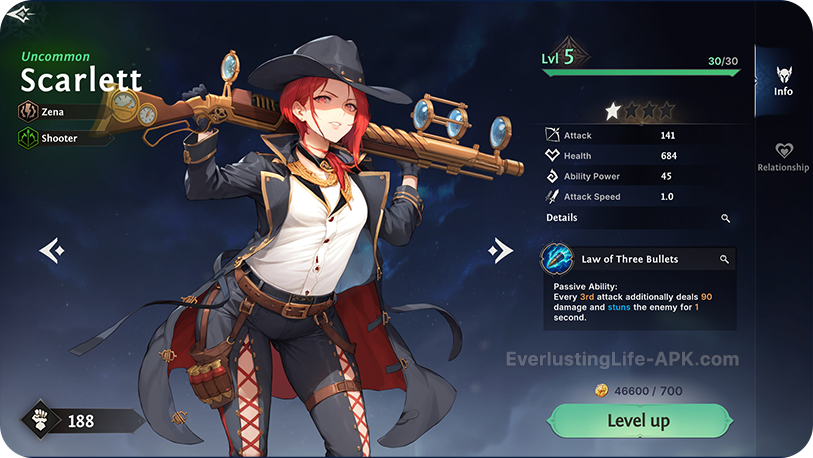This screenshot has width=813, height=458.
Task: Open the Relationship tab
Action: point(783,156)
